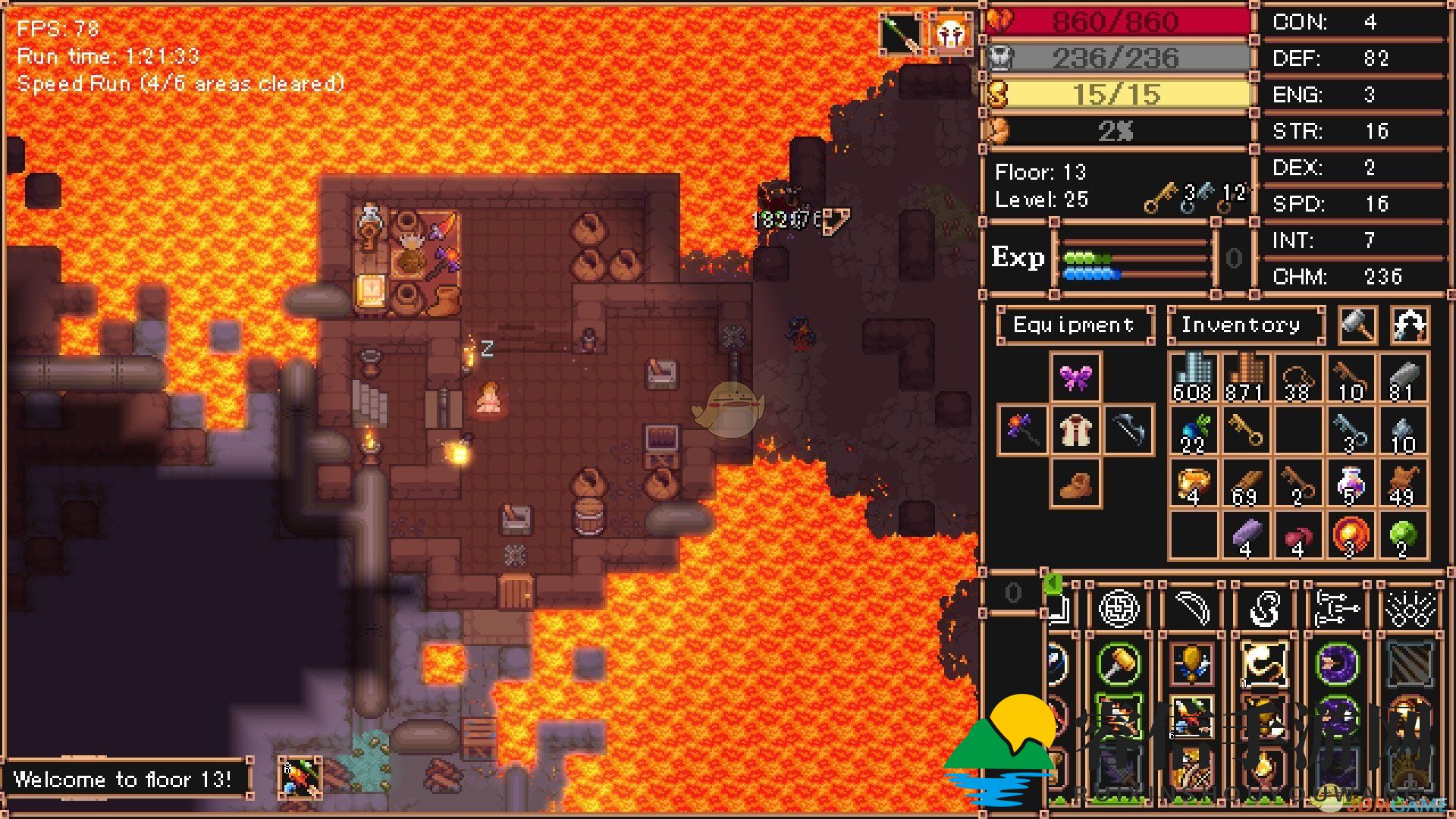Select the pink bow headgear slot
Viewport: 1456px width, 819px height.
[1075, 377]
